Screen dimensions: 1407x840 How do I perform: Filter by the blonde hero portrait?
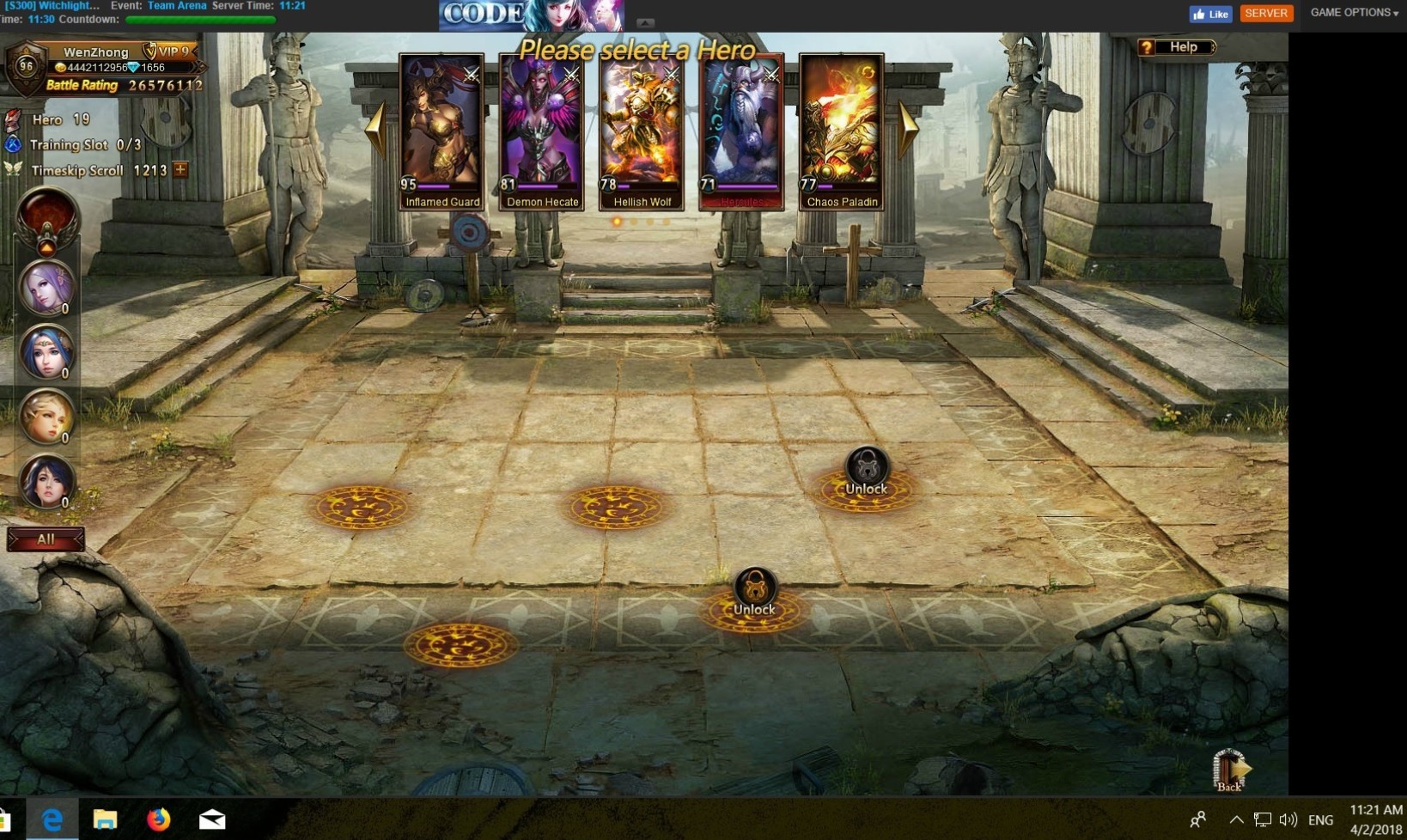[46, 417]
